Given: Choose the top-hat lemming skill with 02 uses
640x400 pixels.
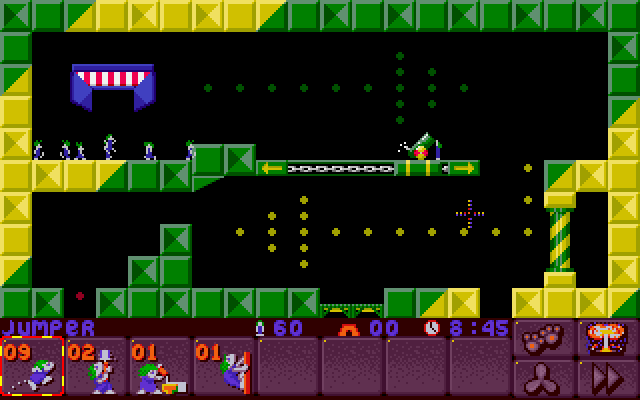Looking at the screenshot, I should [96, 367].
